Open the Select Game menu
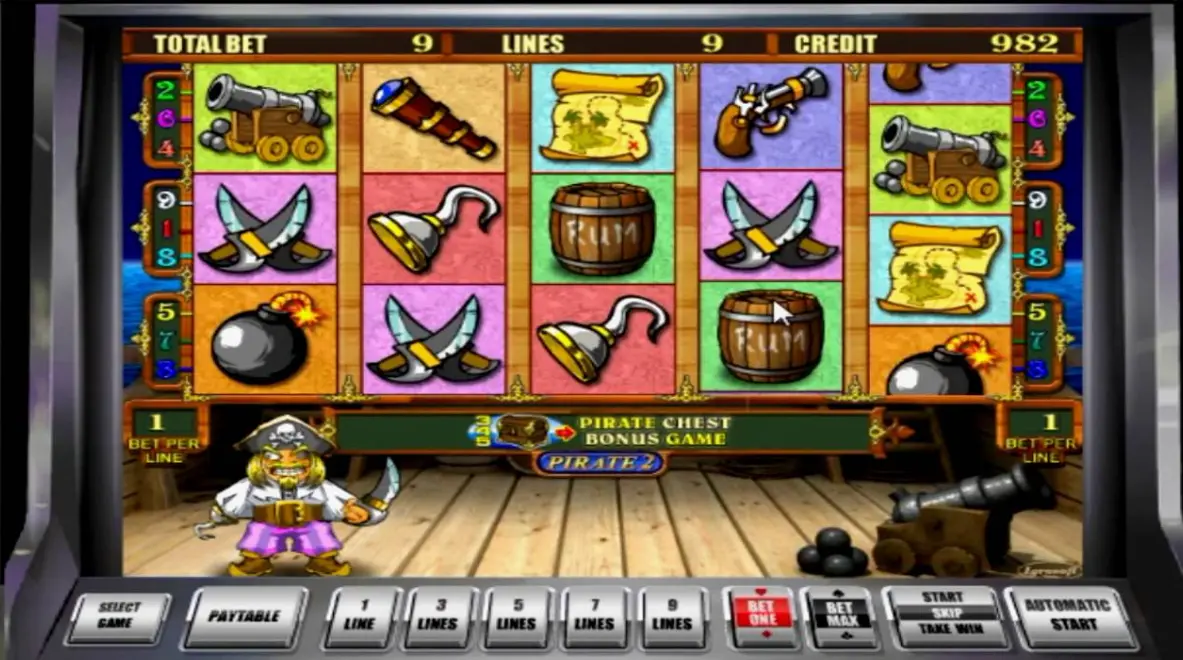1183x660 pixels. pos(117,615)
